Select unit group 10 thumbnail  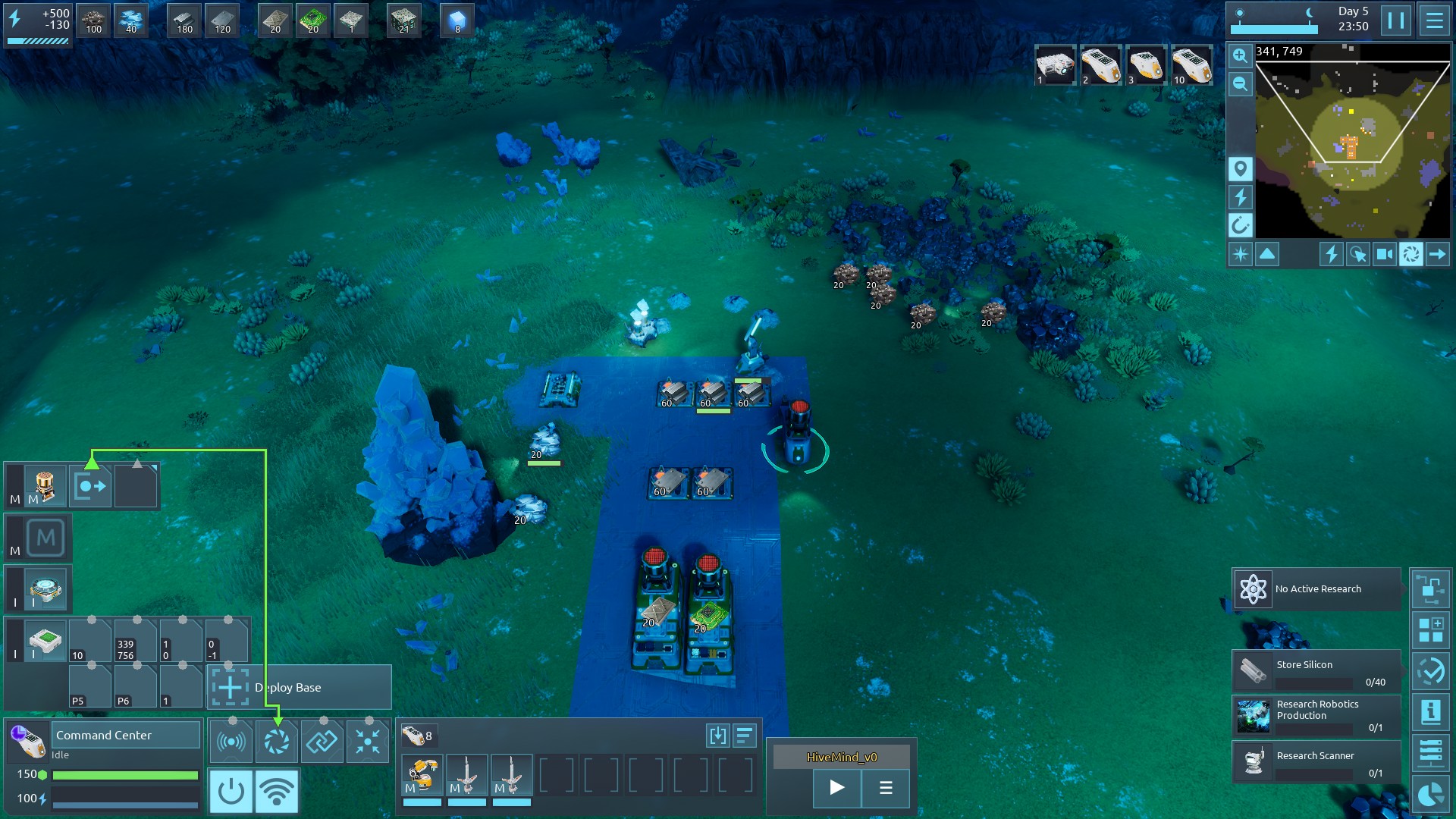[x=1191, y=65]
